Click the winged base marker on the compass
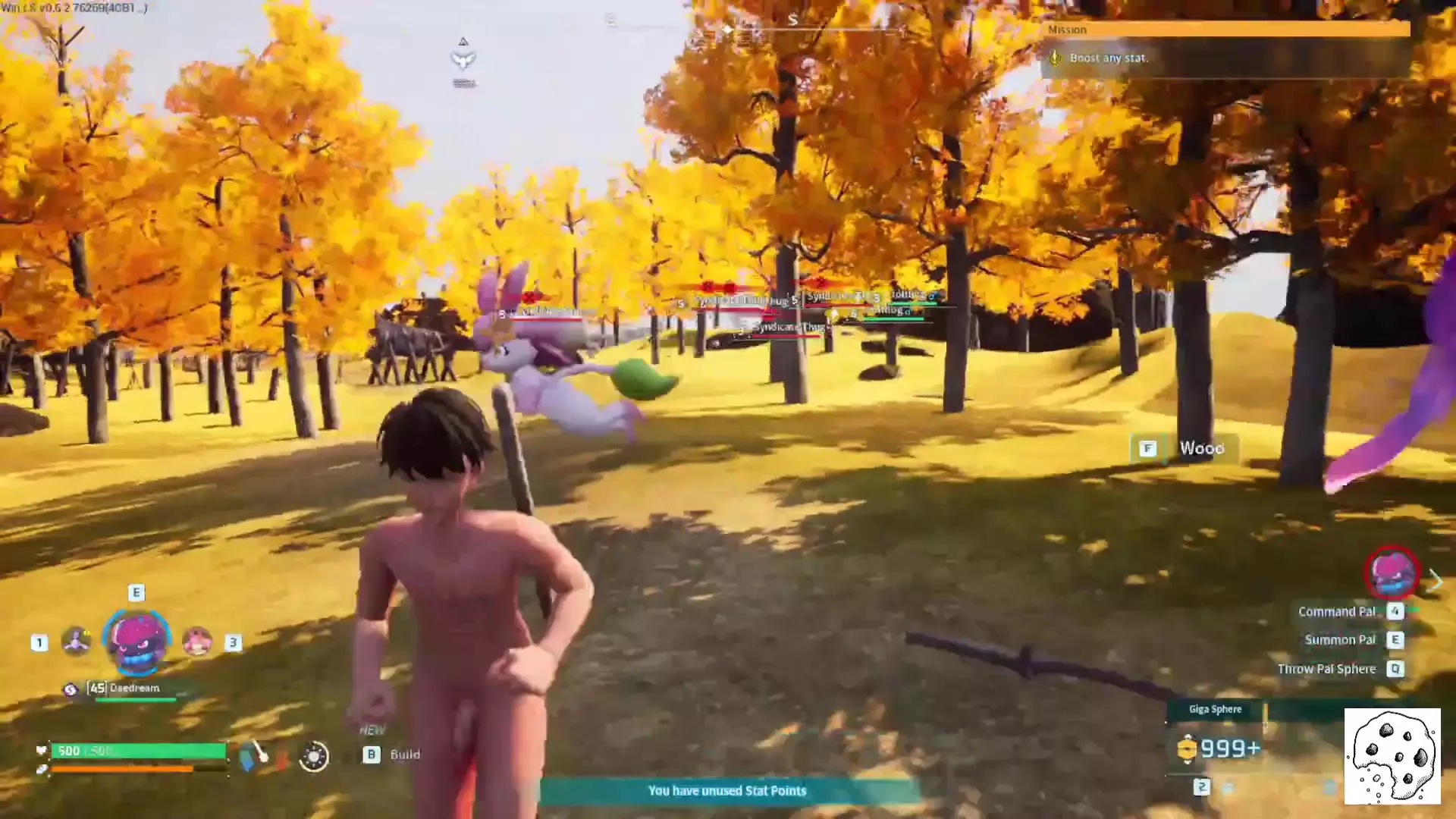 coord(463,59)
